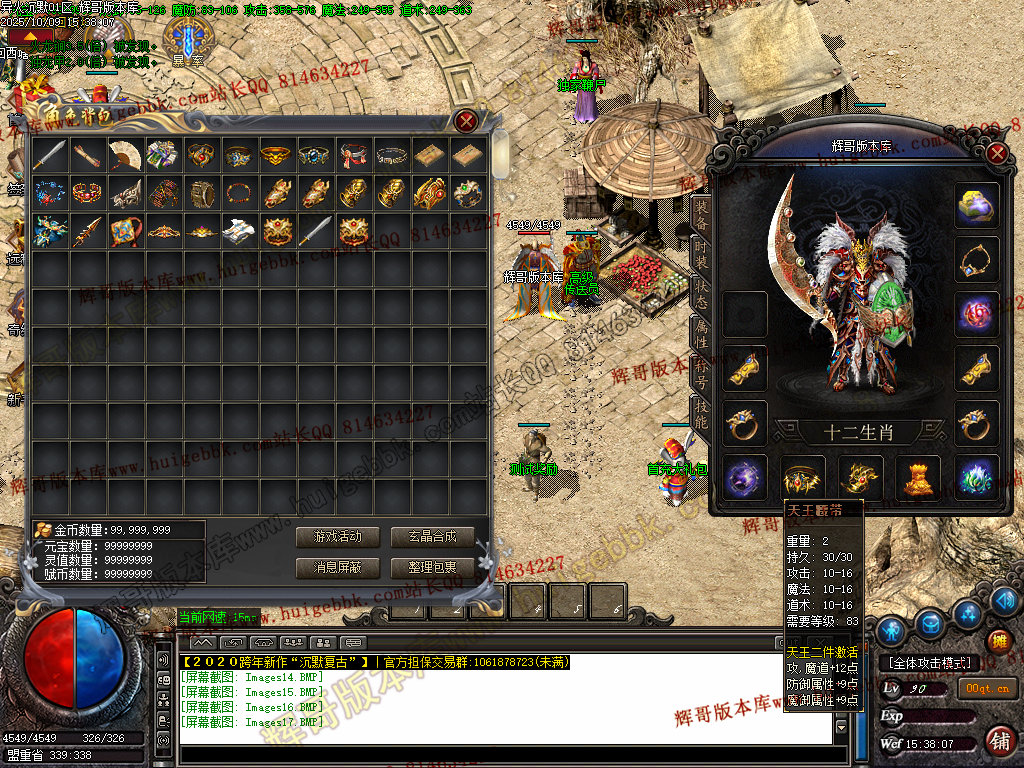This screenshot has height=768, width=1024.
Task: Toggle the 全体攻击模式 attack mode label
Action: (927, 662)
